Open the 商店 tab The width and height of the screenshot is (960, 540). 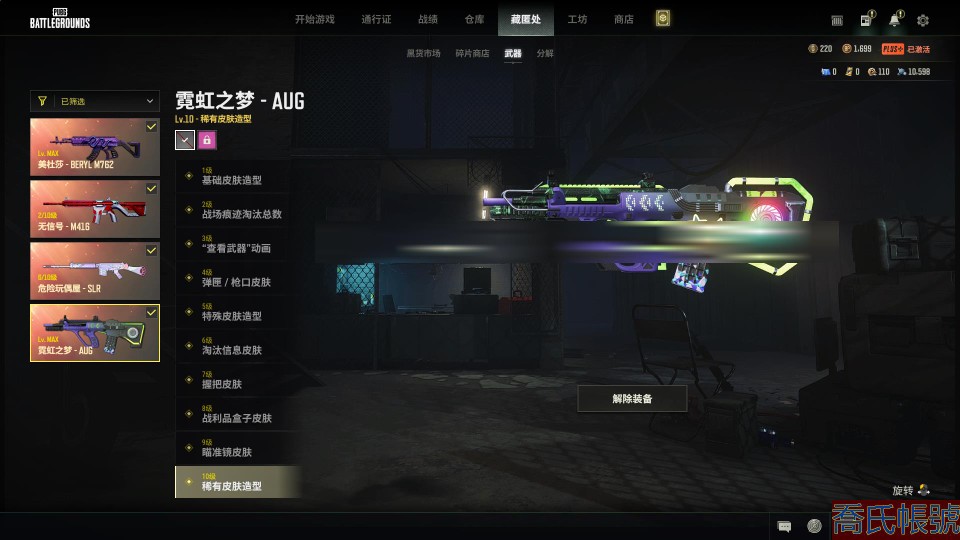point(623,19)
